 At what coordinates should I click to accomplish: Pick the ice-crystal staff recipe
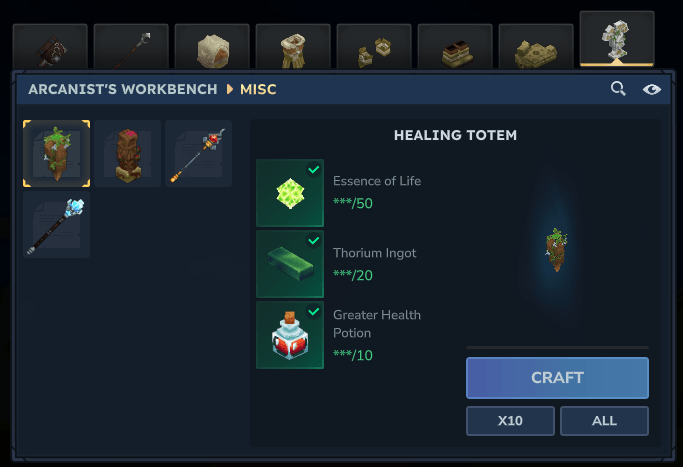[57, 225]
